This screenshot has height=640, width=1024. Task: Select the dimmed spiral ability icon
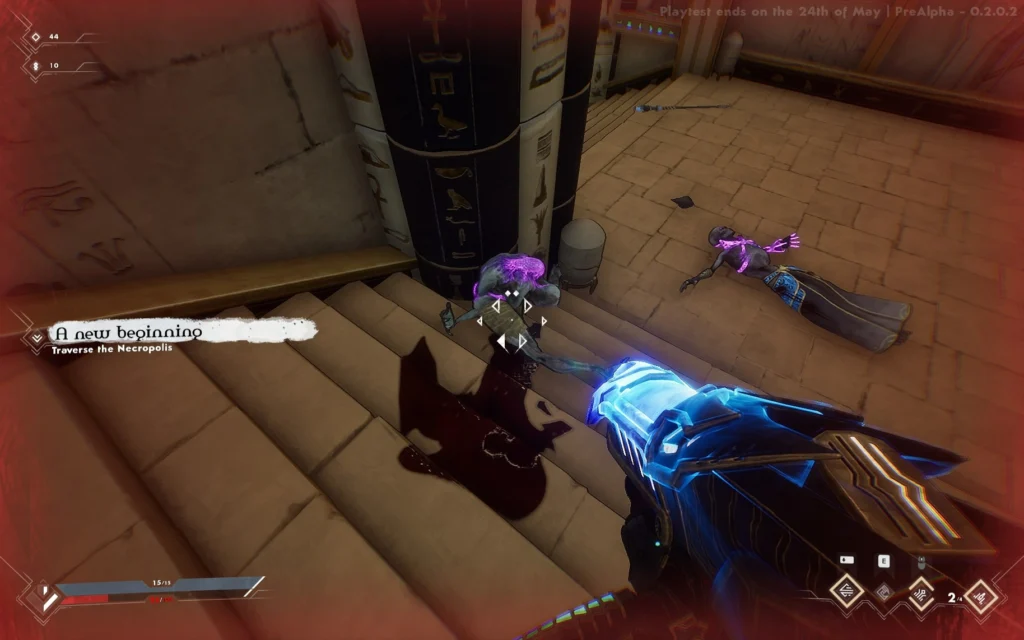point(883,593)
